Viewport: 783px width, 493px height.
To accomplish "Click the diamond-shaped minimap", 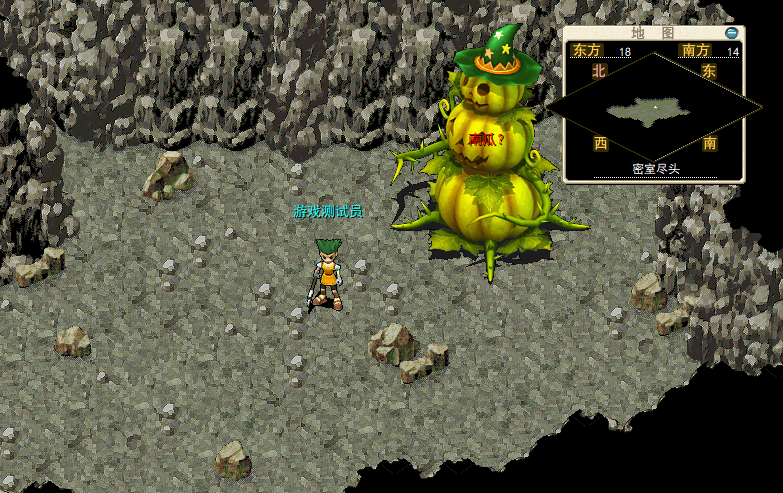I will pyautogui.click(x=655, y=107).
